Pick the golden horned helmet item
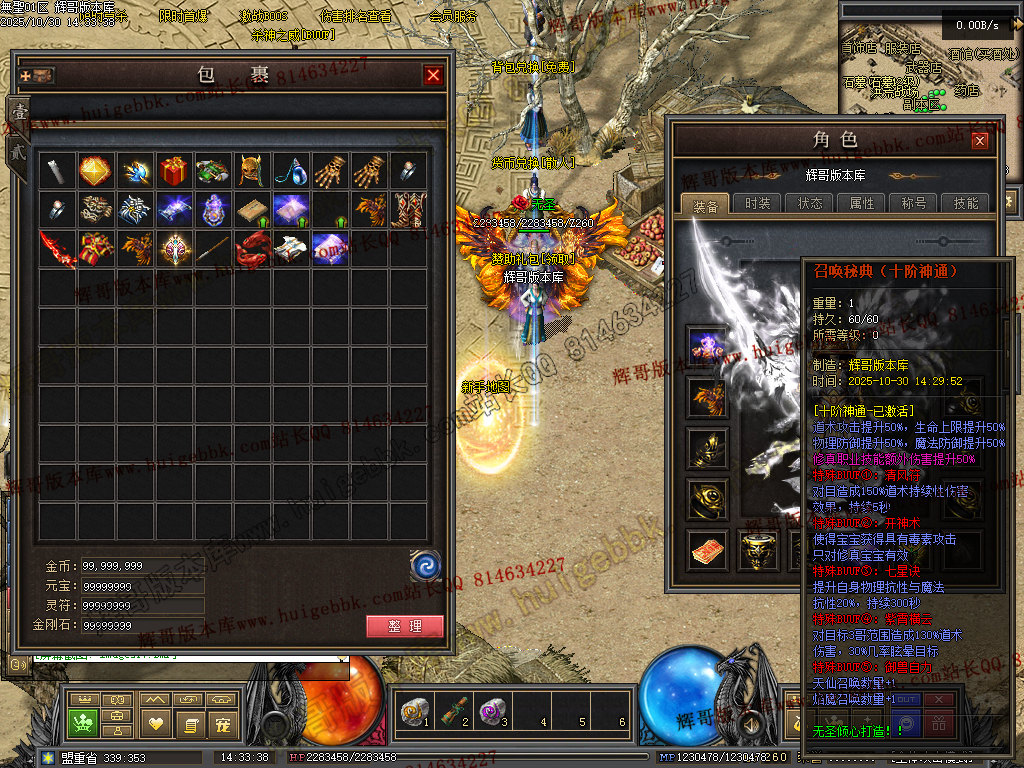Image resolution: width=1024 pixels, height=768 pixels. 251,171
